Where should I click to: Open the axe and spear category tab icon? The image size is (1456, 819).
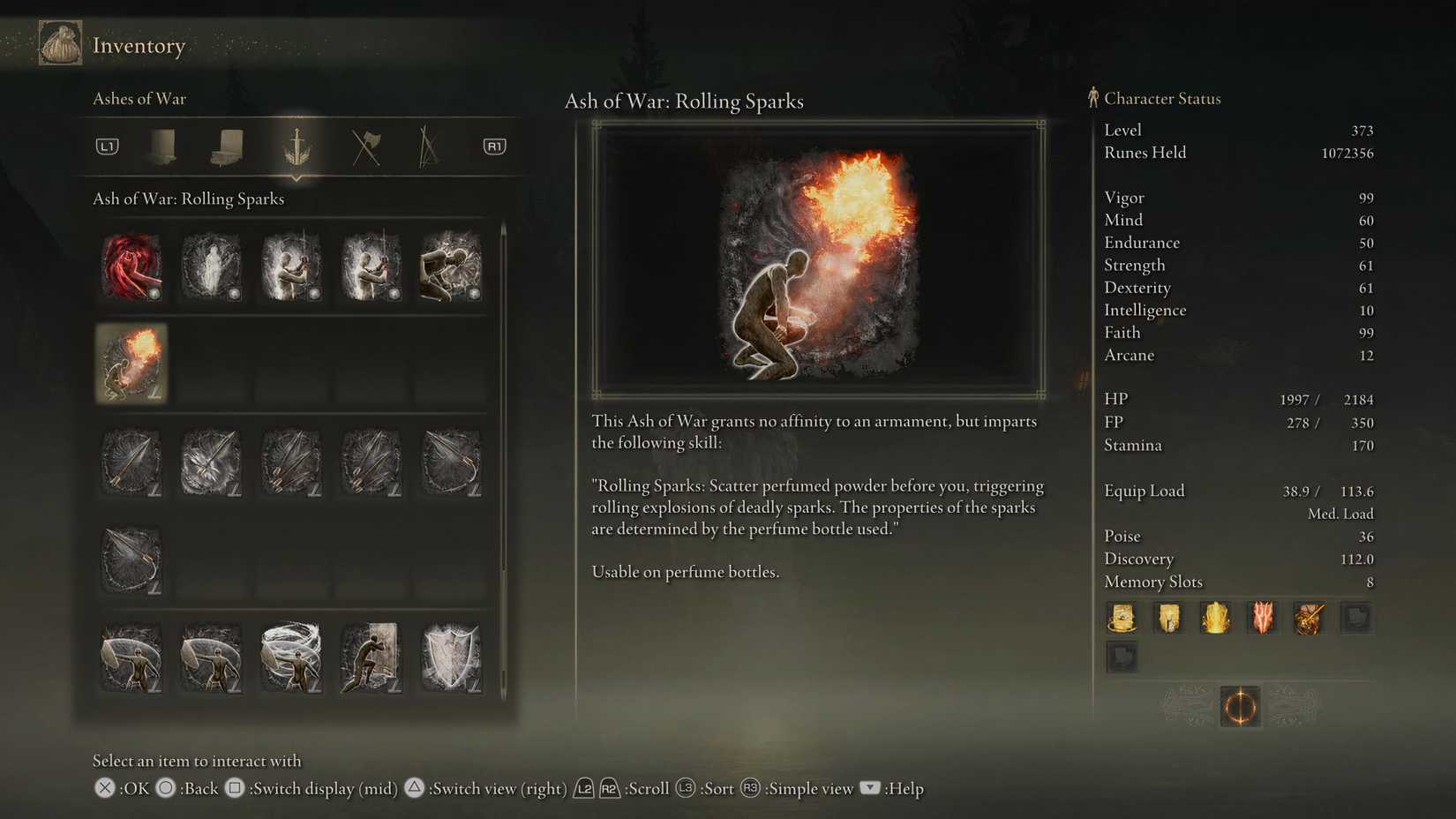(367, 147)
